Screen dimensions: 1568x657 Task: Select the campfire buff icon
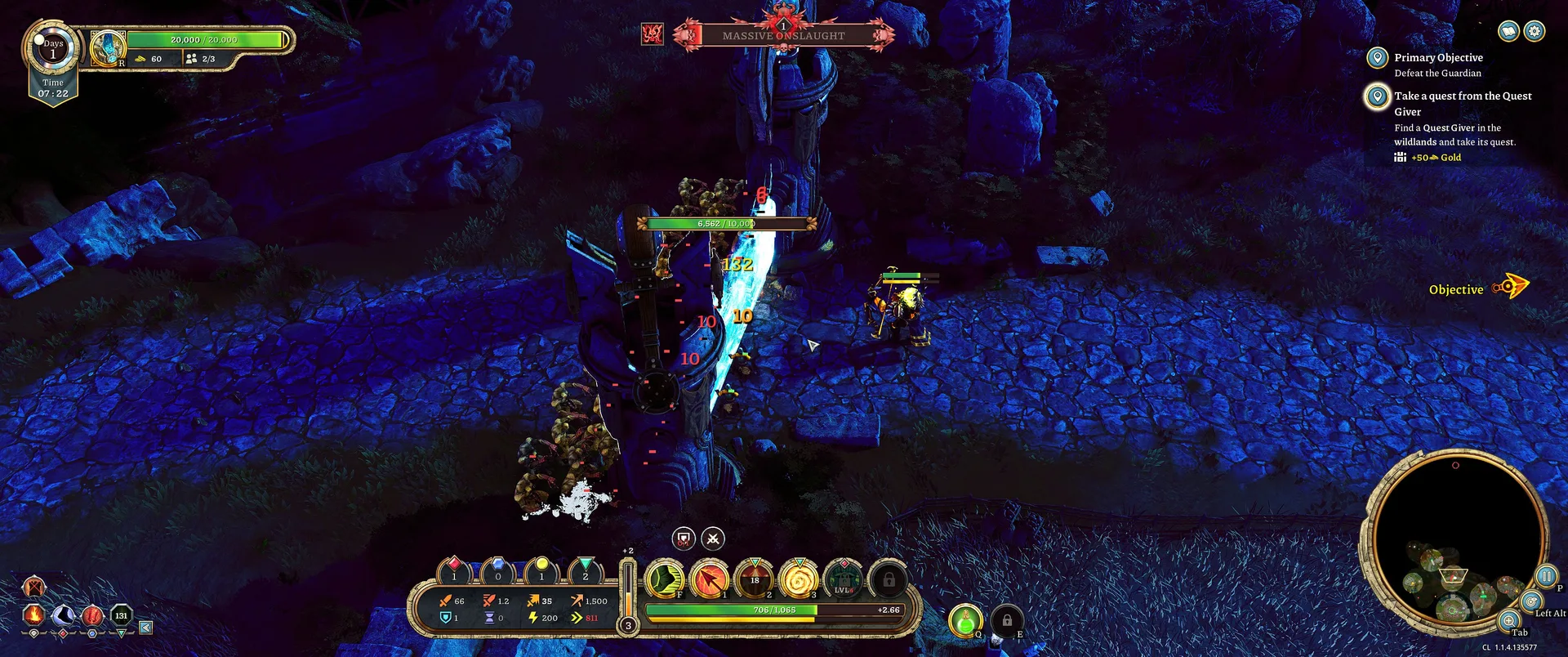coord(33,614)
